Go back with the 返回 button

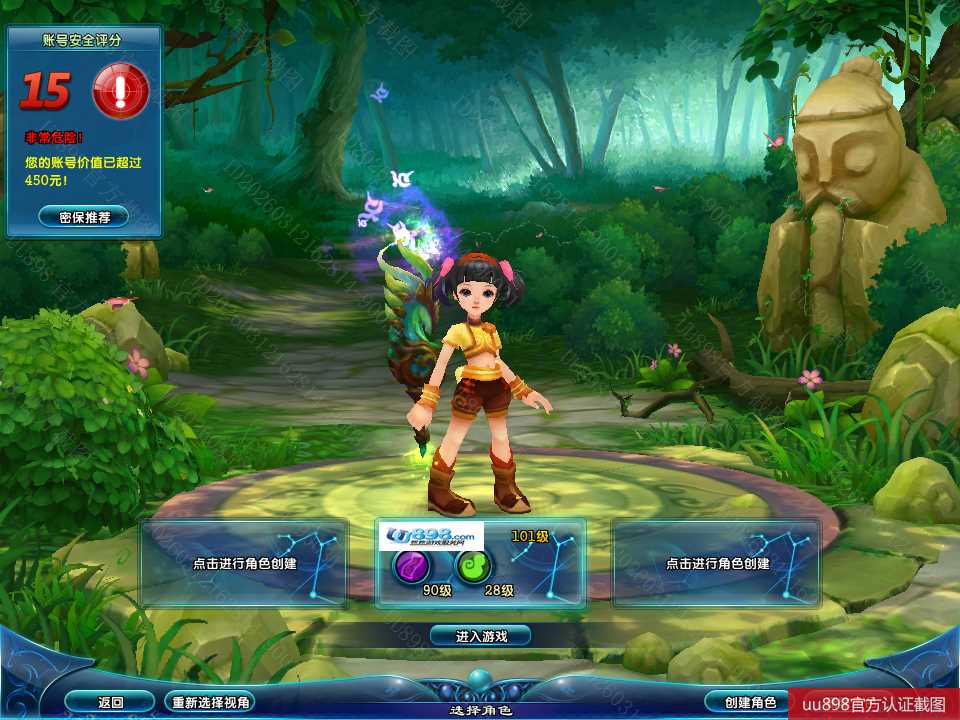110,702
